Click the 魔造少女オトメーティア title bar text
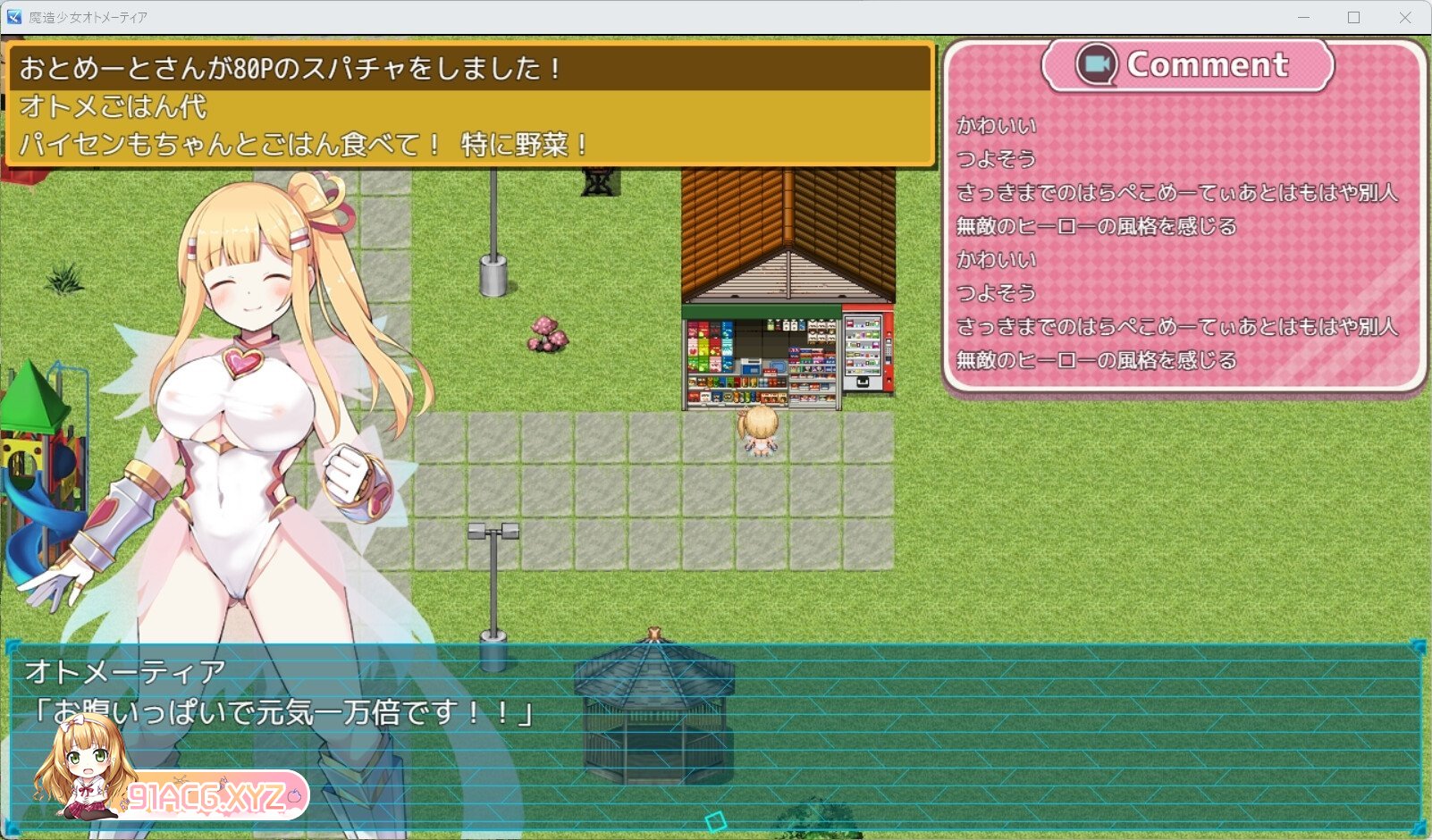The width and height of the screenshot is (1432, 840). pos(89,16)
